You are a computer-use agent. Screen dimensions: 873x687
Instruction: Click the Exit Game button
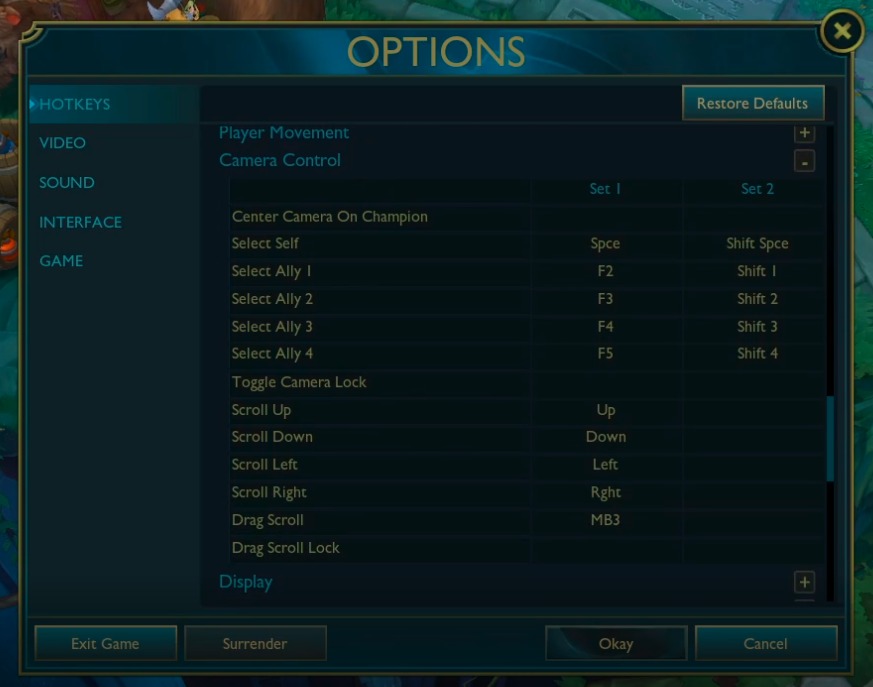coord(105,644)
